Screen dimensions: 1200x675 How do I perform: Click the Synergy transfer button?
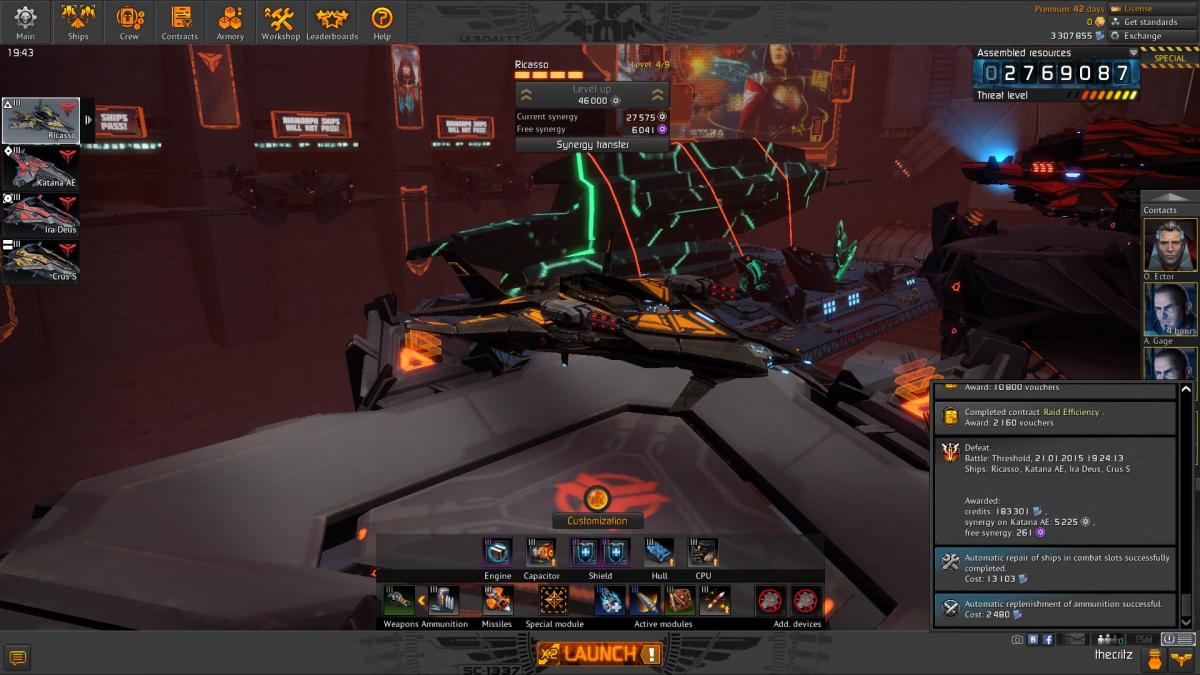point(592,145)
